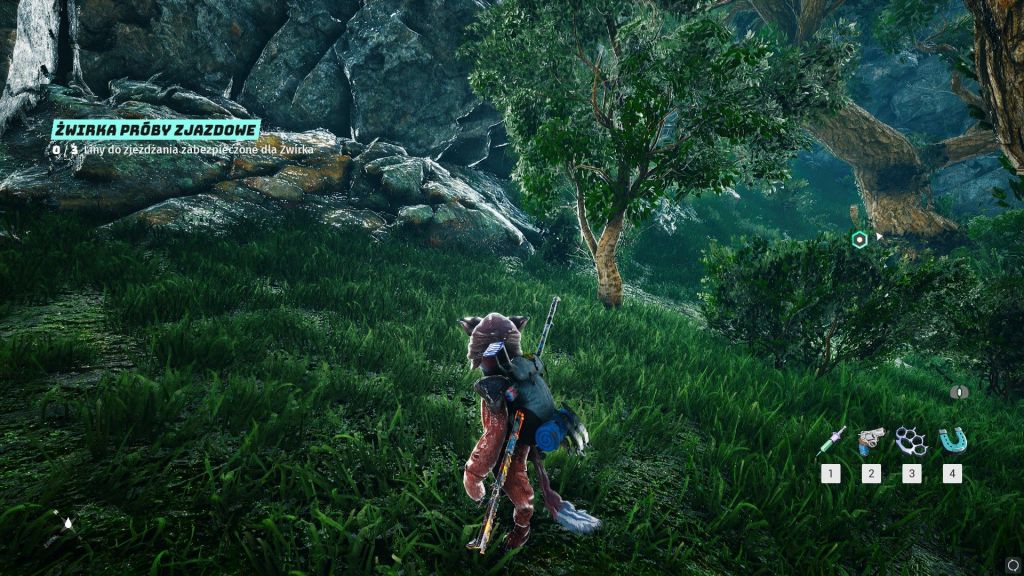The width and height of the screenshot is (1024, 576).
Task: Equip the revolver from the quick slots
Action: click(x=871, y=440)
